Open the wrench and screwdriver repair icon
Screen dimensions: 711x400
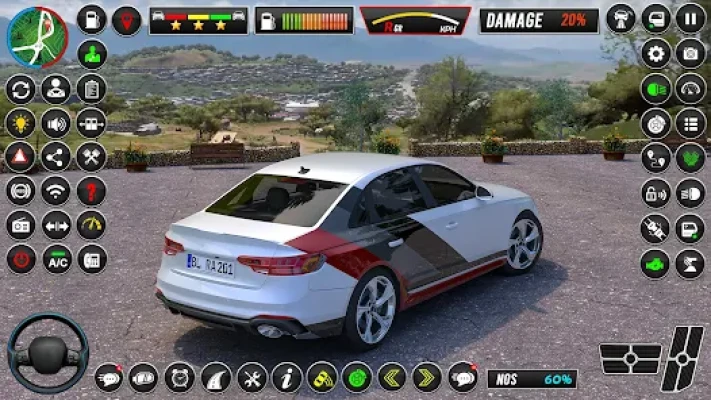tap(251, 377)
